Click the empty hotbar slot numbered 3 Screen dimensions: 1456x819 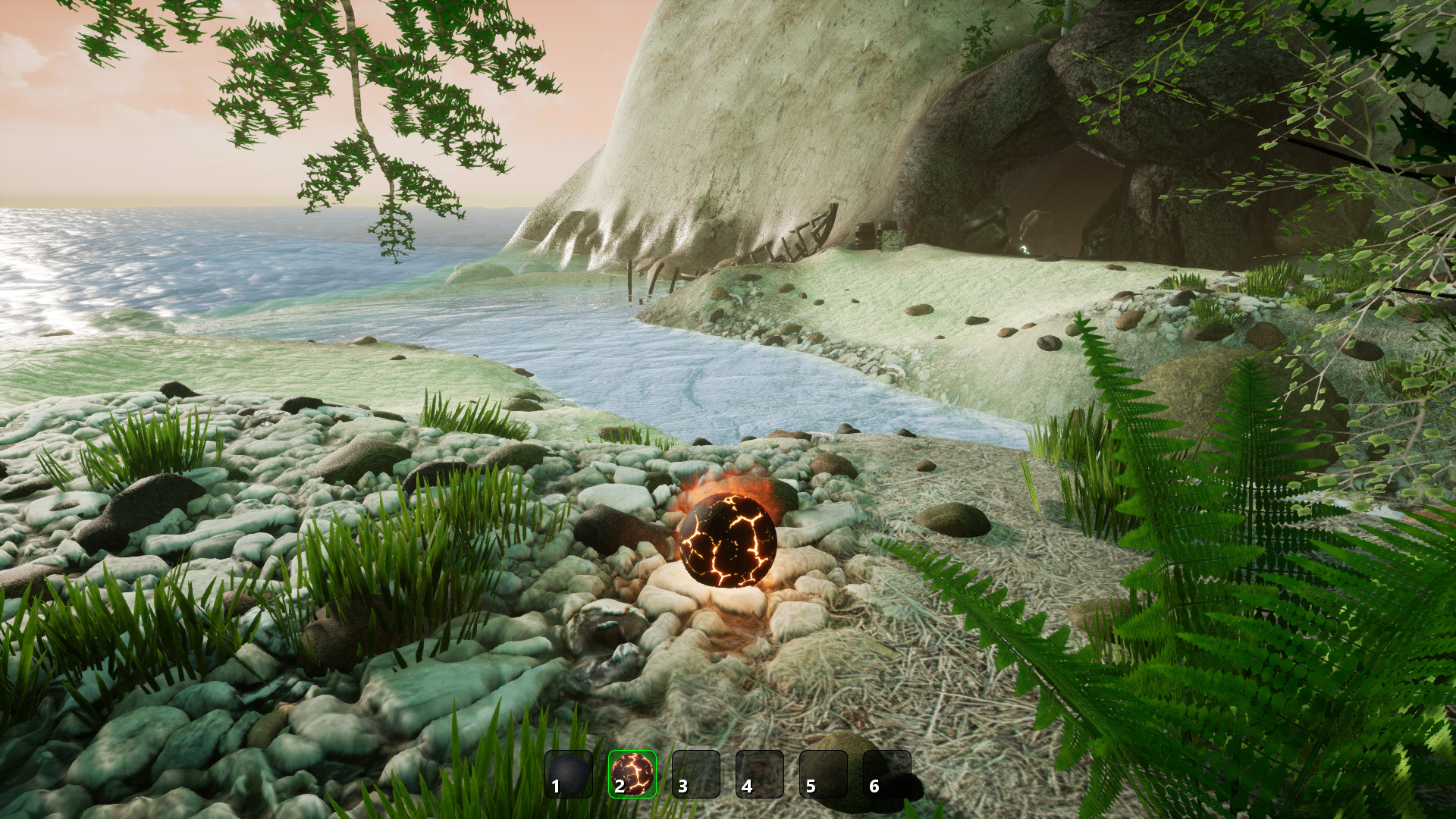pyautogui.click(x=696, y=774)
